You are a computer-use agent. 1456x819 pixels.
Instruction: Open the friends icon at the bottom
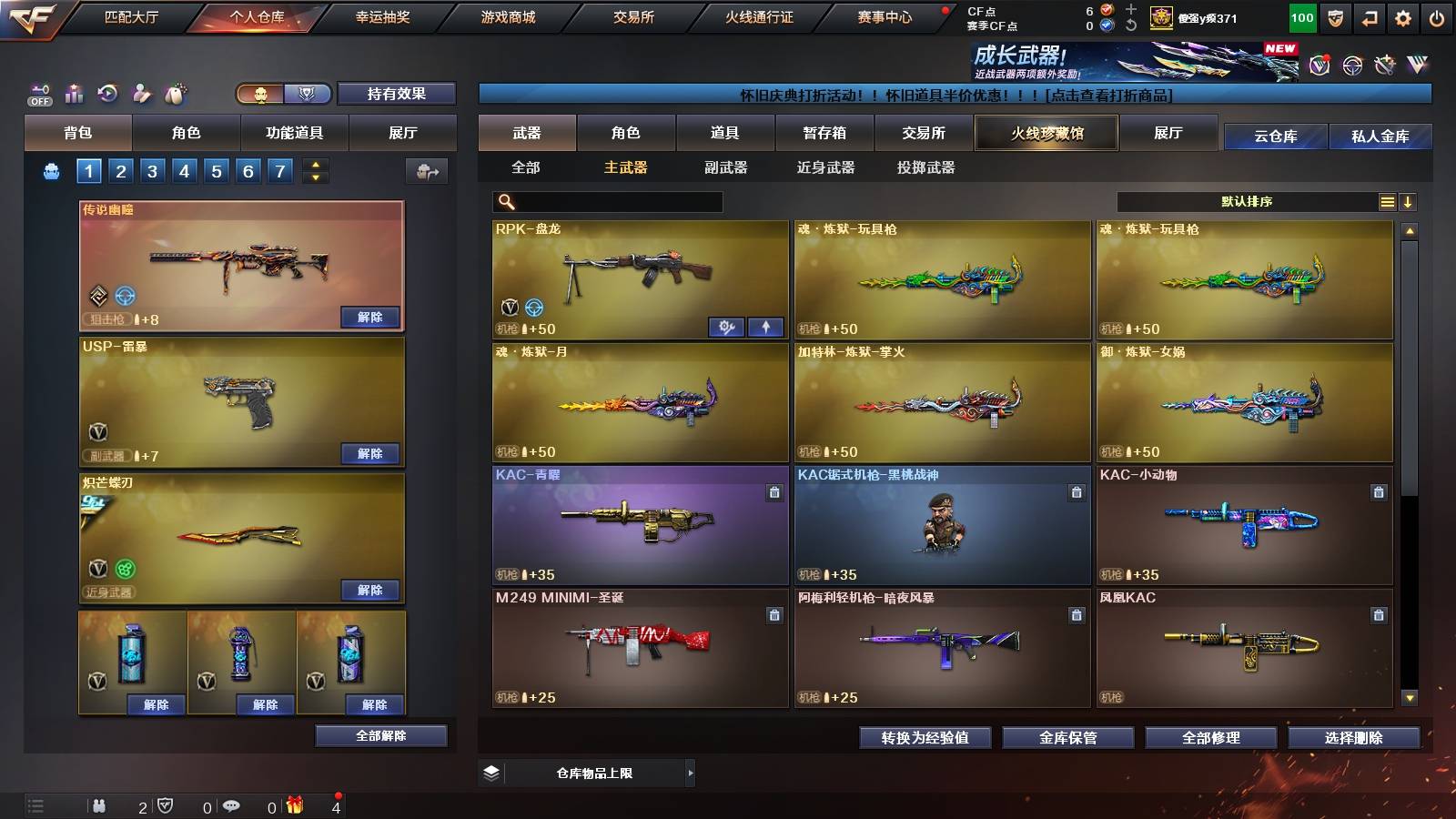pyautogui.click(x=98, y=805)
